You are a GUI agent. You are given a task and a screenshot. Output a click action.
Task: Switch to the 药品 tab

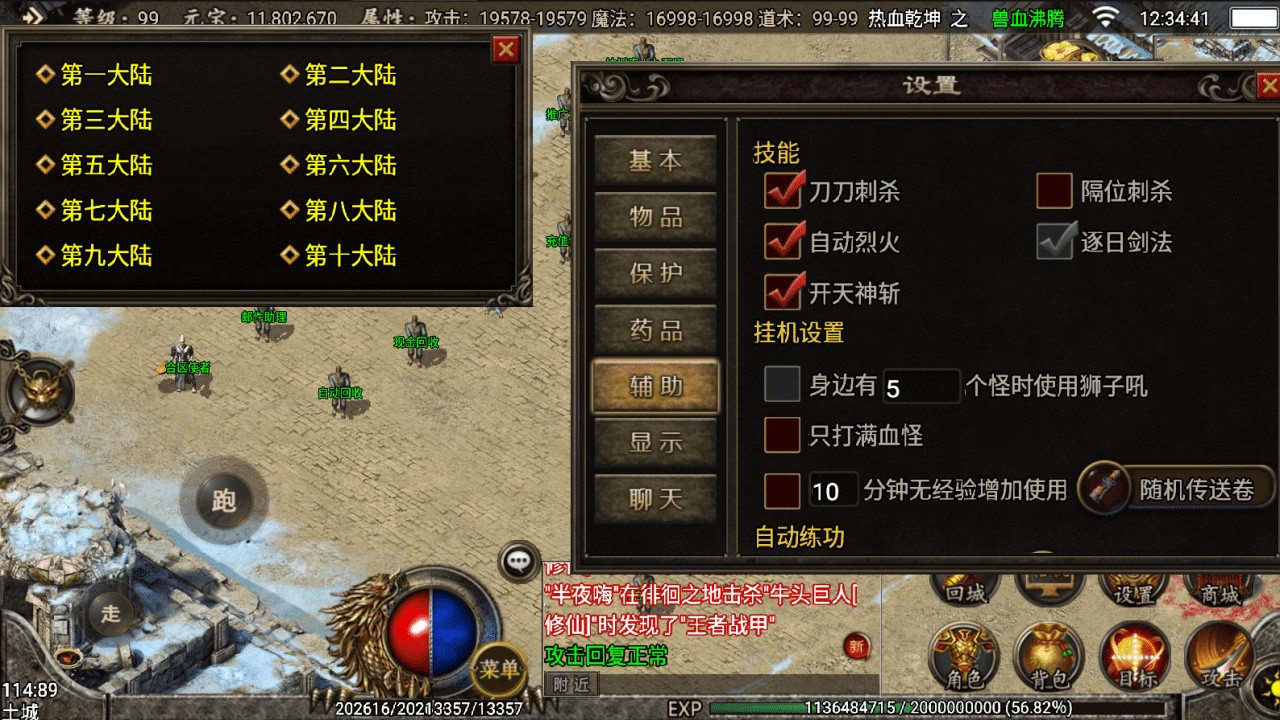[656, 330]
